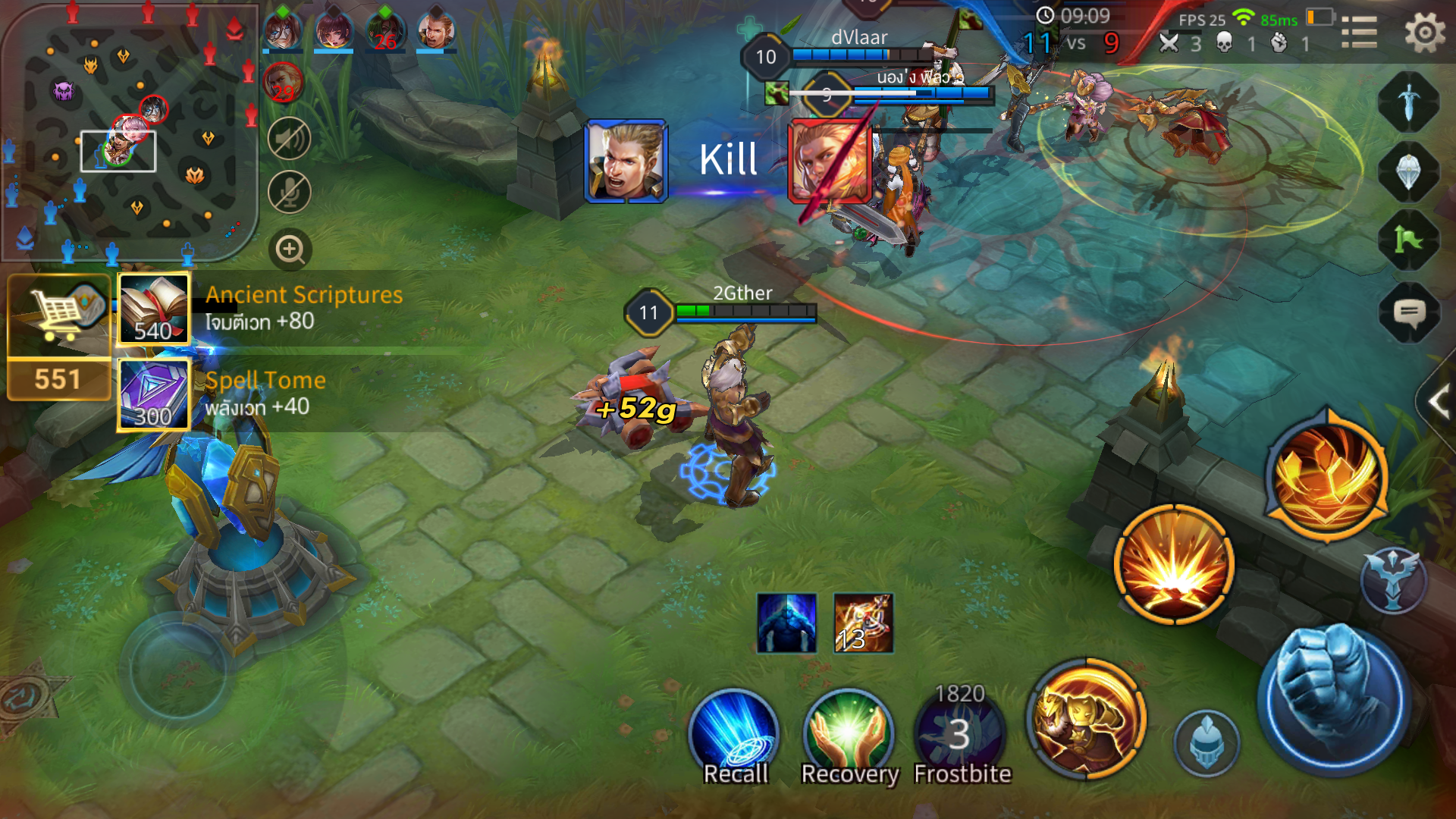1456x819 pixels.
Task: Tap the minimap
Action: [129, 133]
